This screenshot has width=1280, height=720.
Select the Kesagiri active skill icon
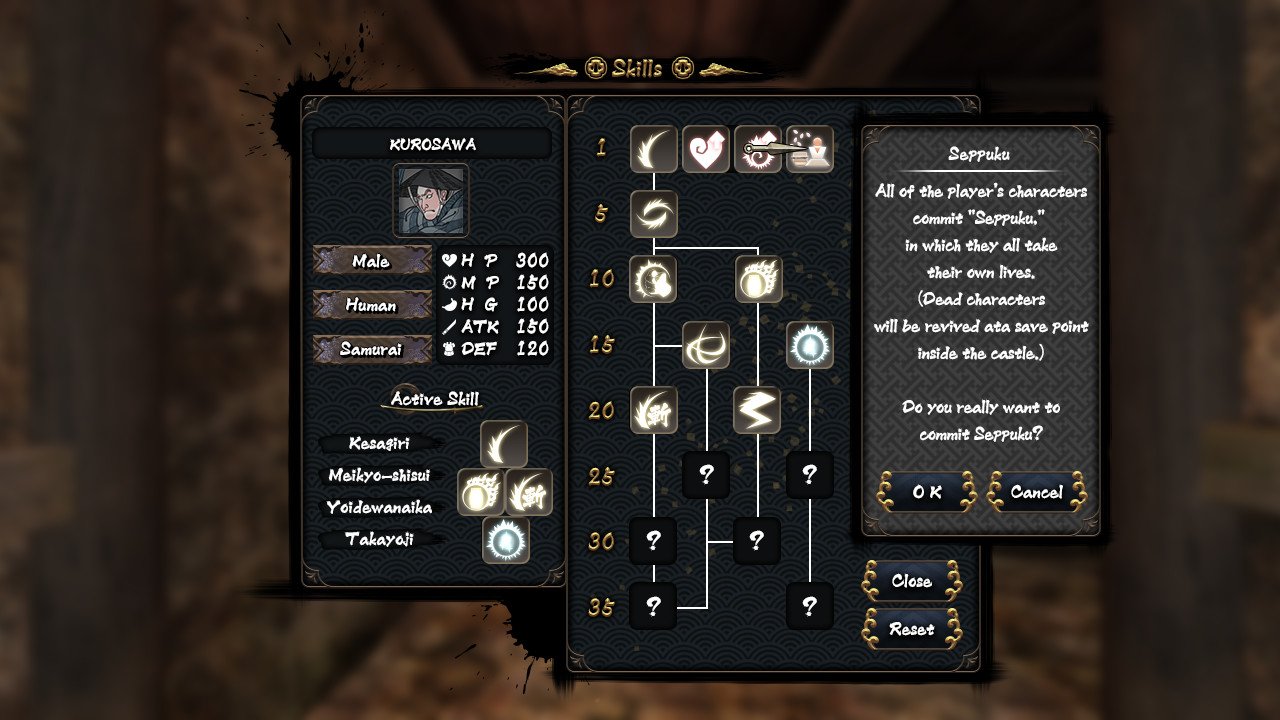point(504,444)
